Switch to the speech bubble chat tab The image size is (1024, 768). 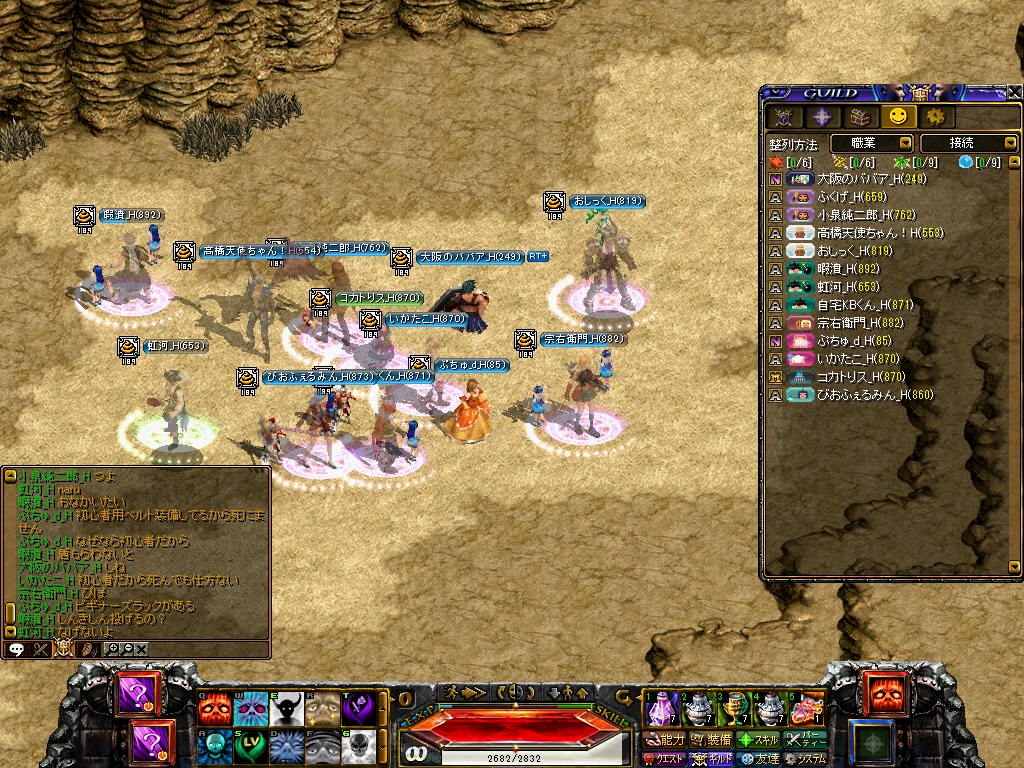(x=16, y=649)
